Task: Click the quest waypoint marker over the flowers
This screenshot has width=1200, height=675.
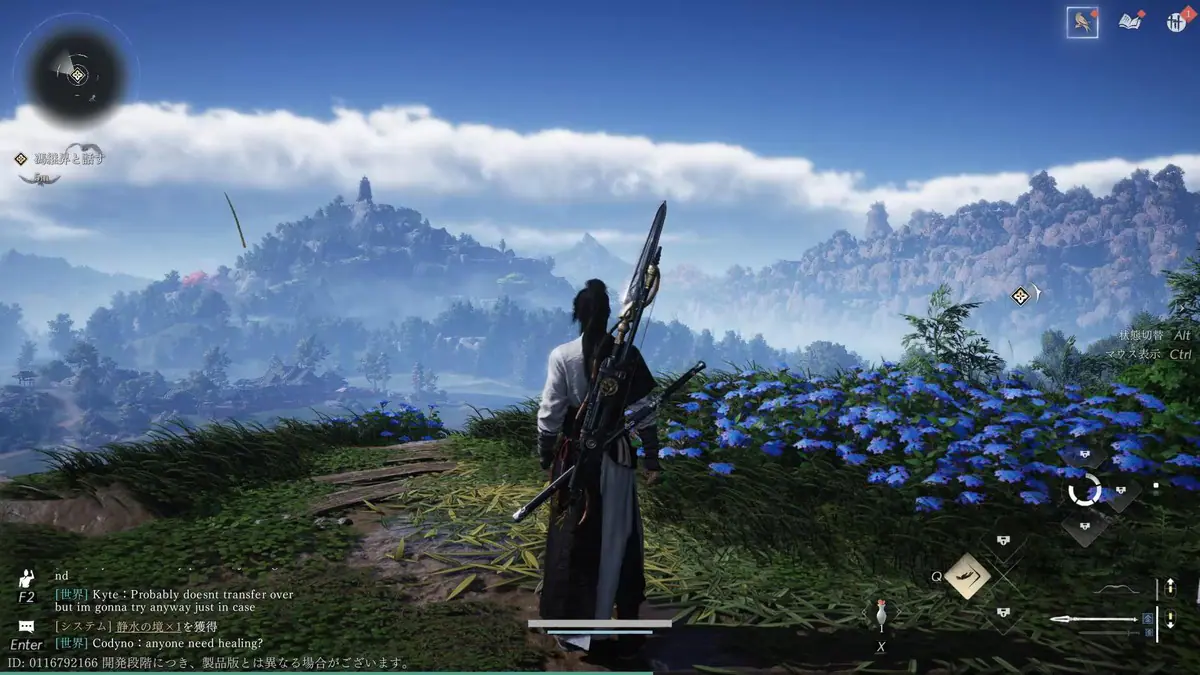Action: [1020, 295]
